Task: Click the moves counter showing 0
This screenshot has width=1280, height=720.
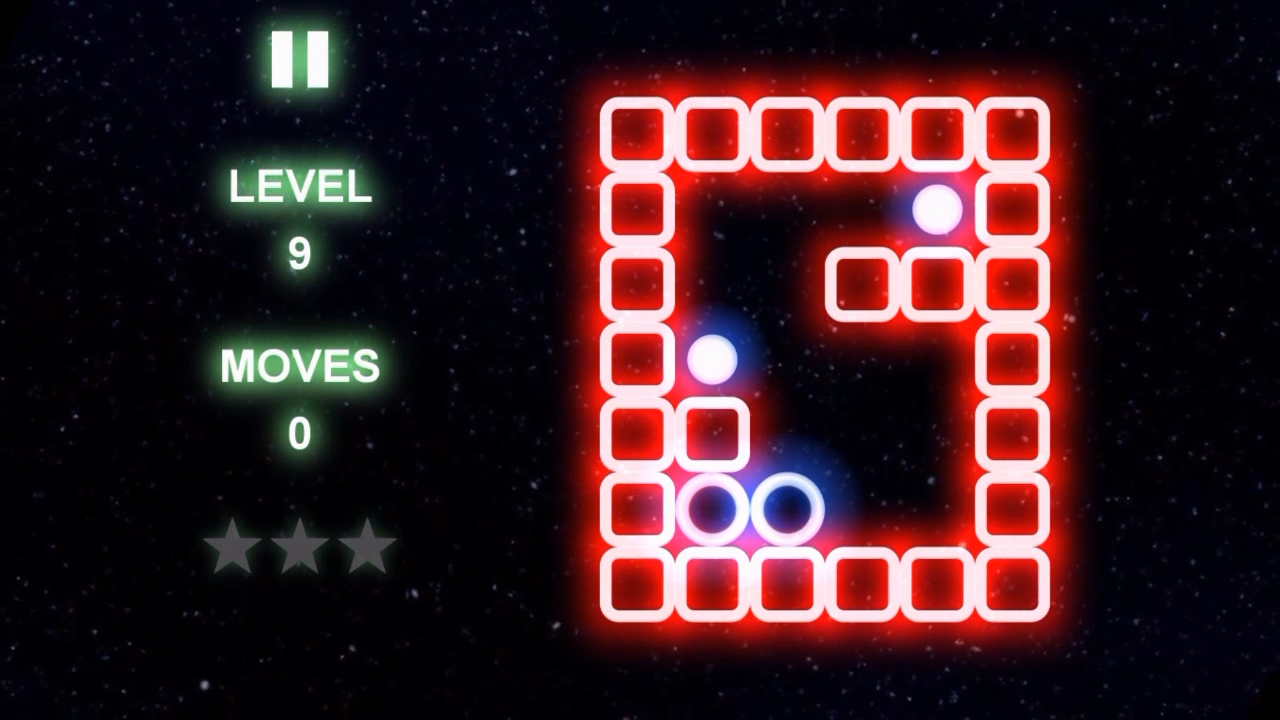Action: point(300,432)
